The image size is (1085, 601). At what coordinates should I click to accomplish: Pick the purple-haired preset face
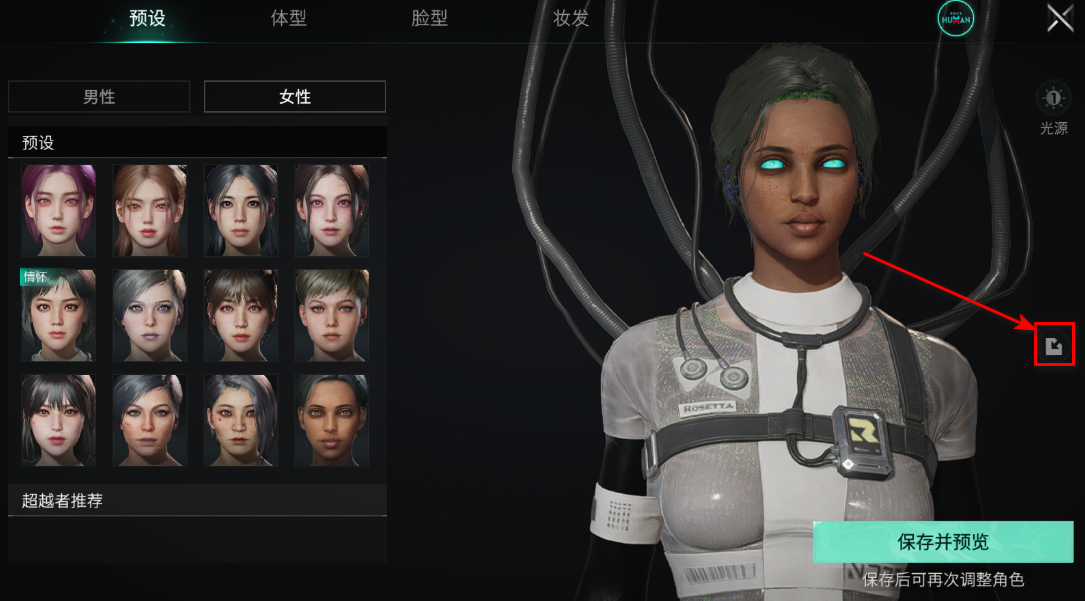[59, 211]
